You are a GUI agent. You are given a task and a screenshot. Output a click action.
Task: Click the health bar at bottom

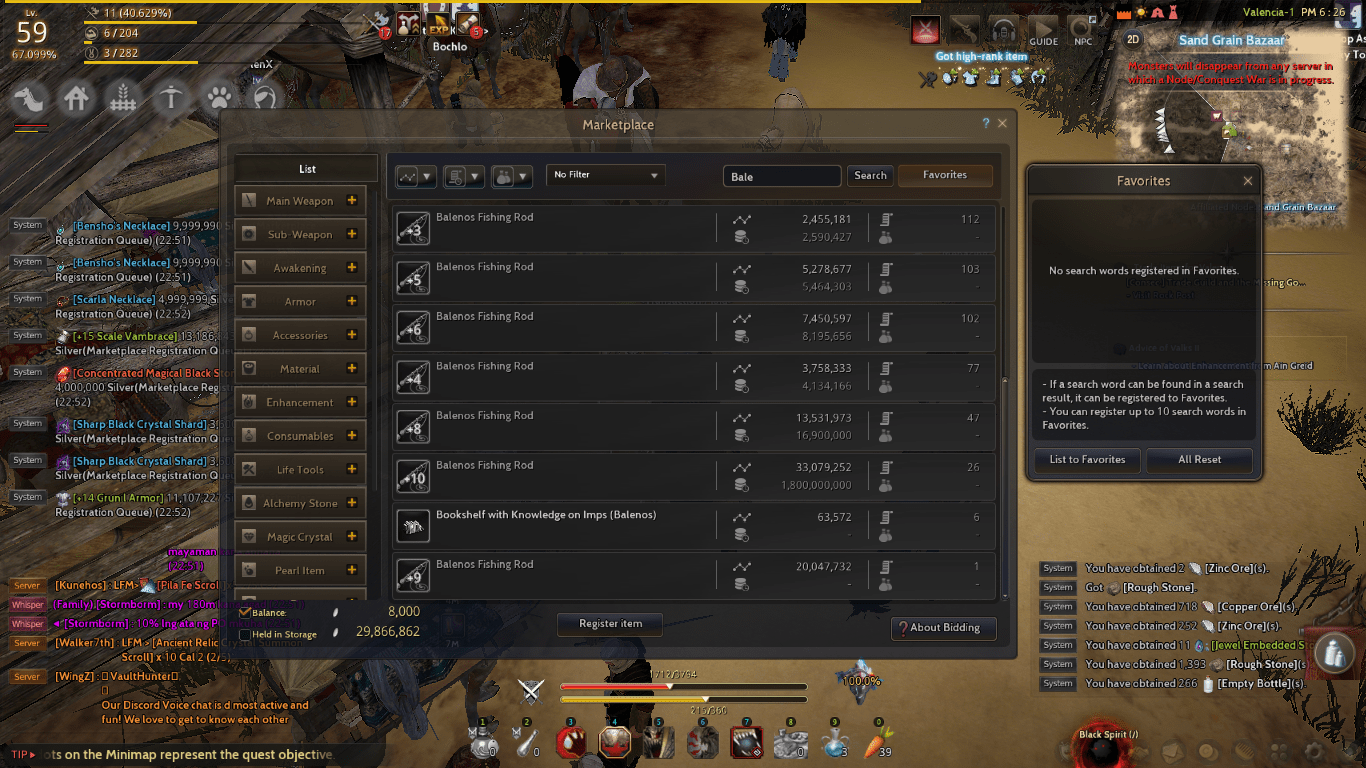point(683,687)
